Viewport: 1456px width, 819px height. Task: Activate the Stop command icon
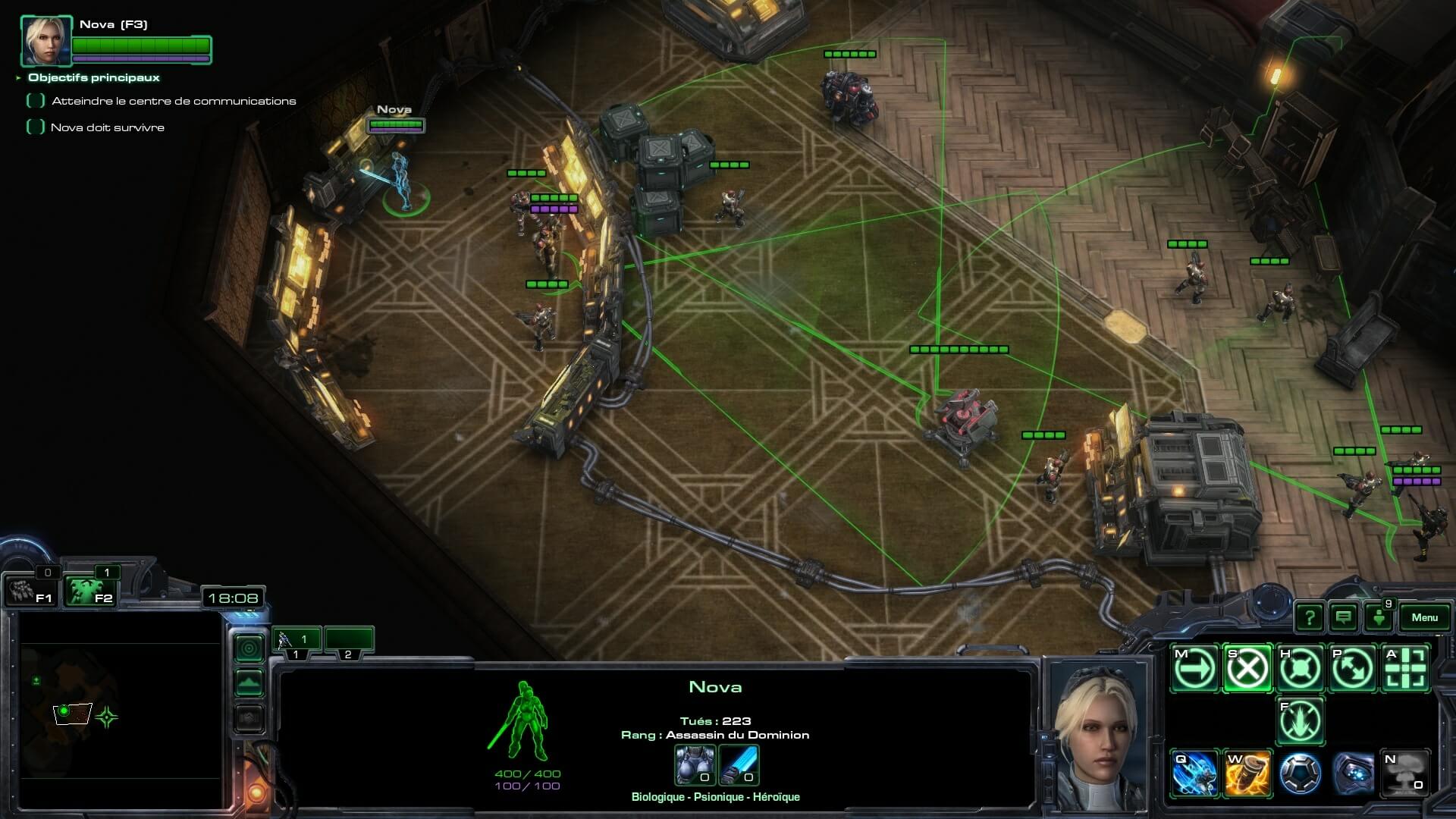tap(1247, 669)
